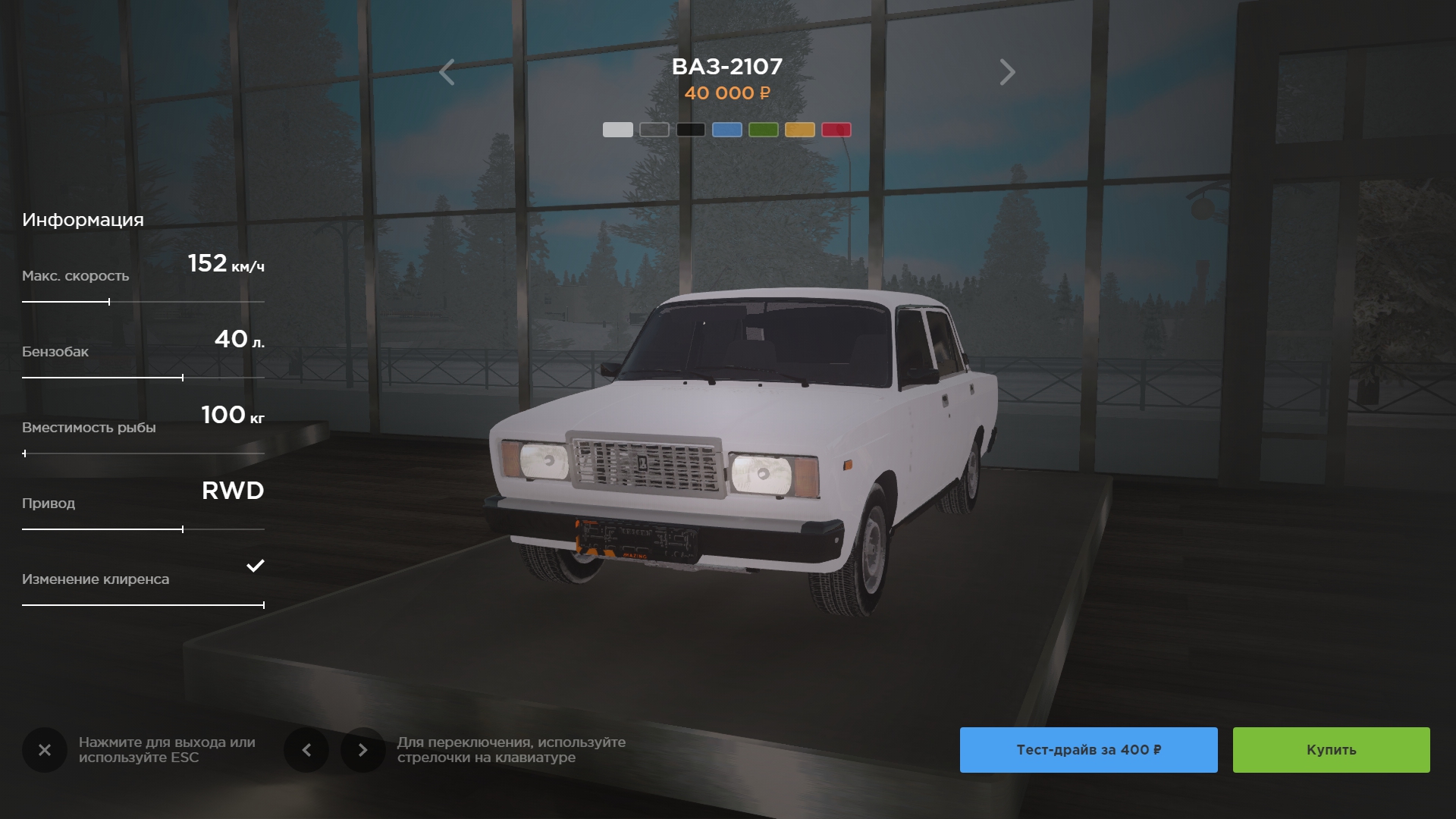Image resolution: width=1456 pixels, height=819 pixels.
Task: Select the blue car color swatch
Action: 726,130
